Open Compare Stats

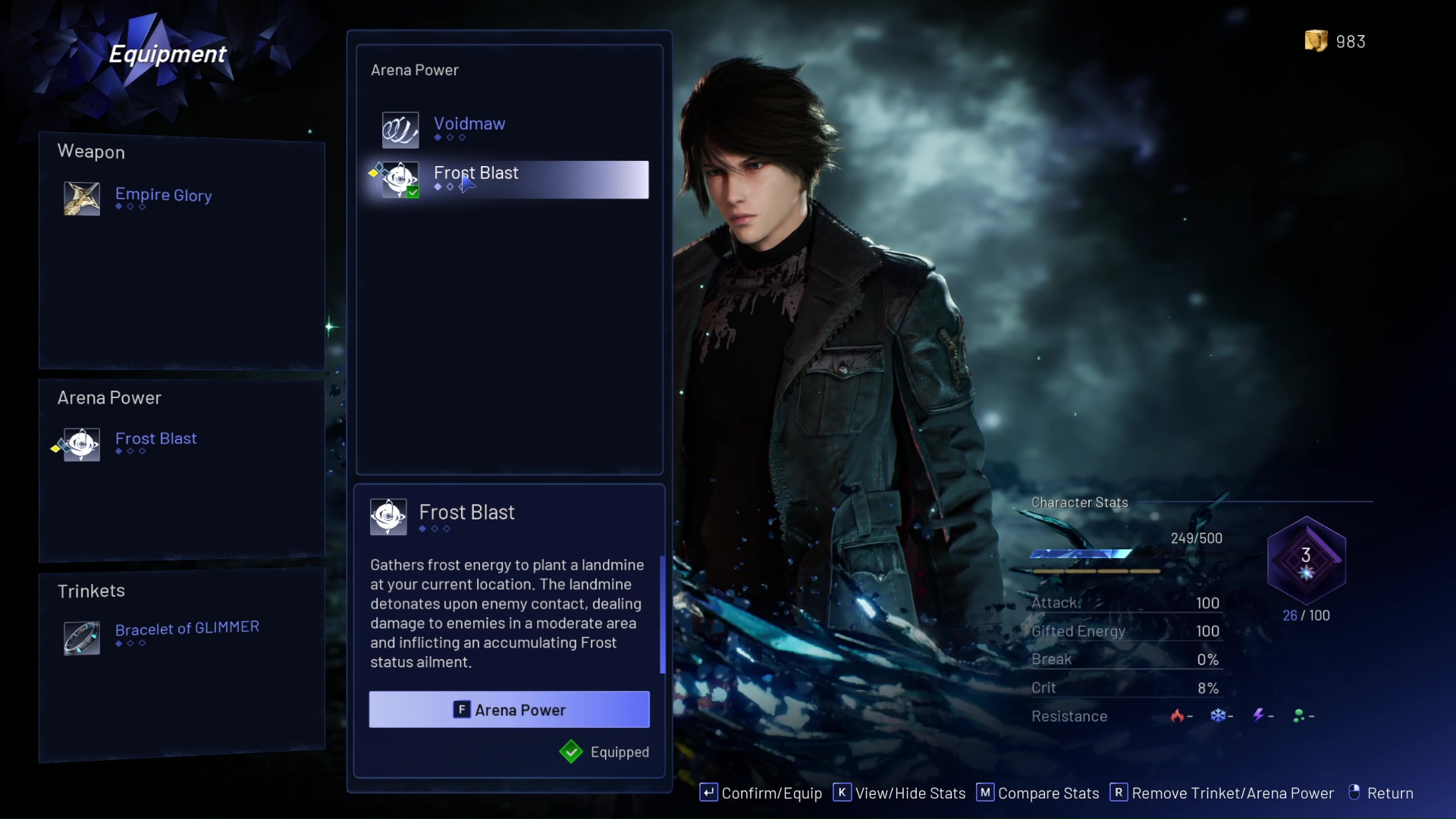(1038, 793)
